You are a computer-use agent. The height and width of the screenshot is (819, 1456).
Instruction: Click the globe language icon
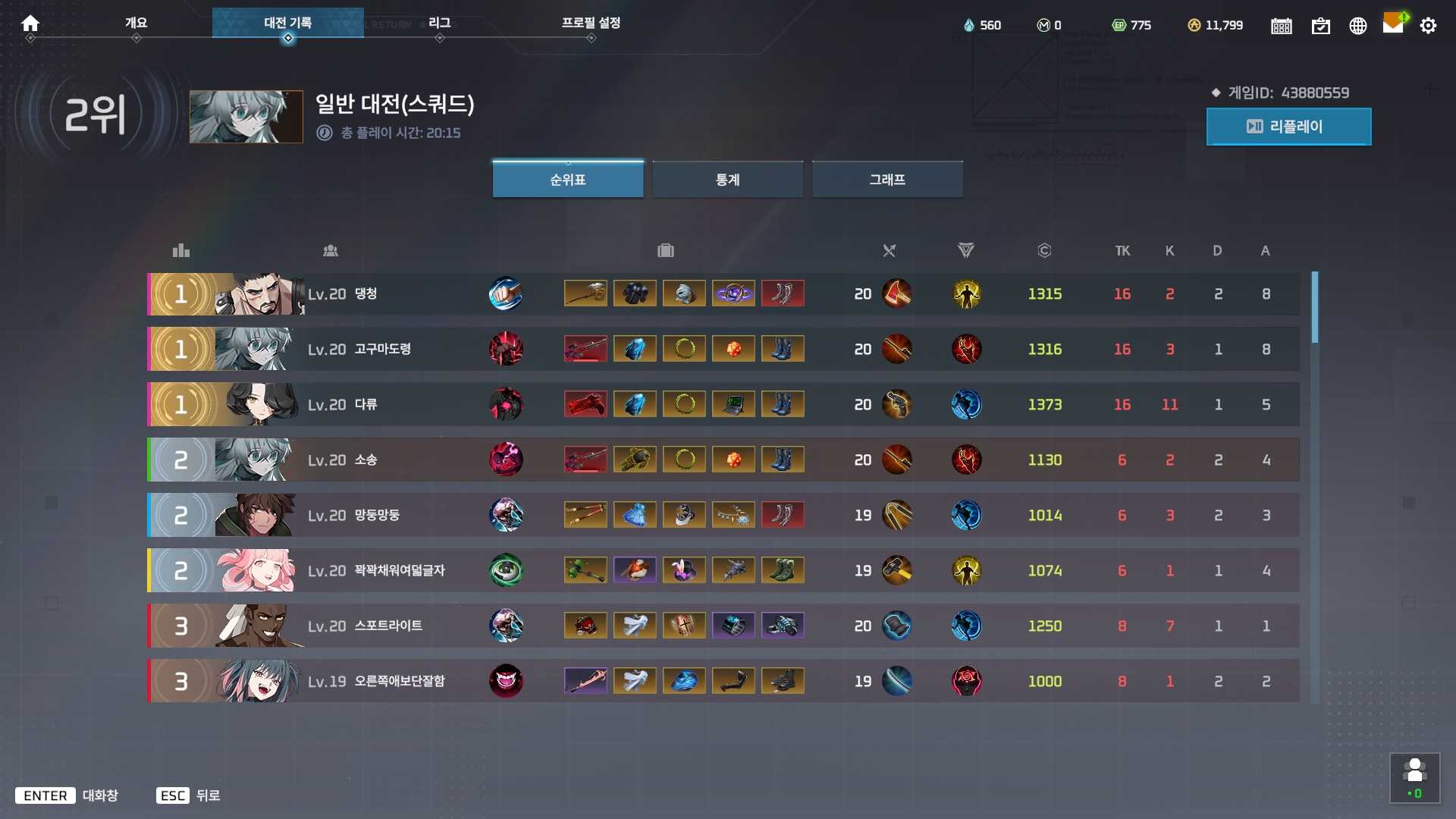pos(1357,25)
